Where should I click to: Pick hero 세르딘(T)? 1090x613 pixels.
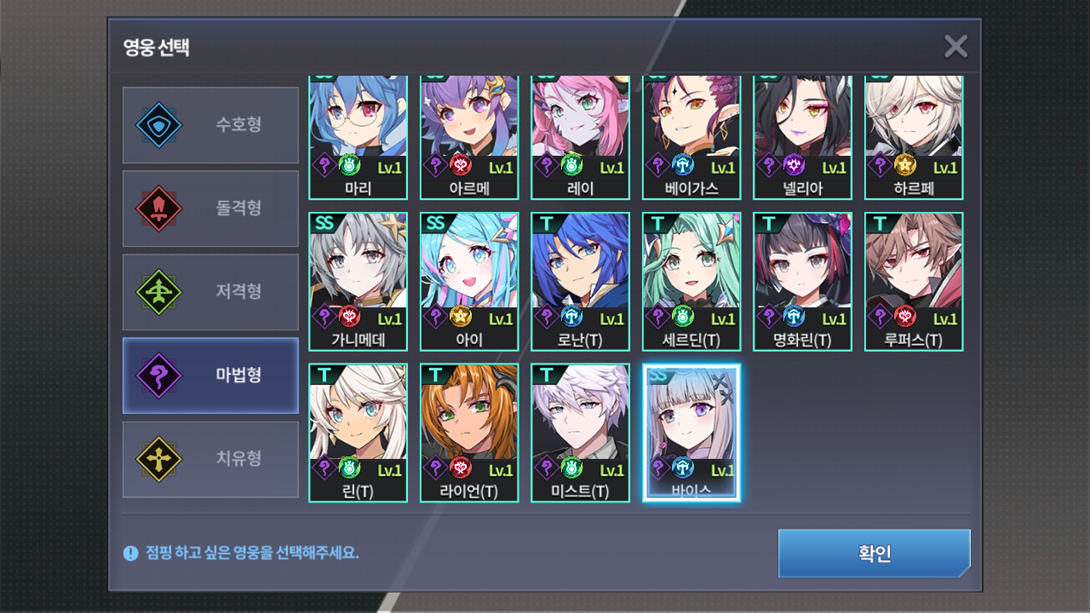691,281
